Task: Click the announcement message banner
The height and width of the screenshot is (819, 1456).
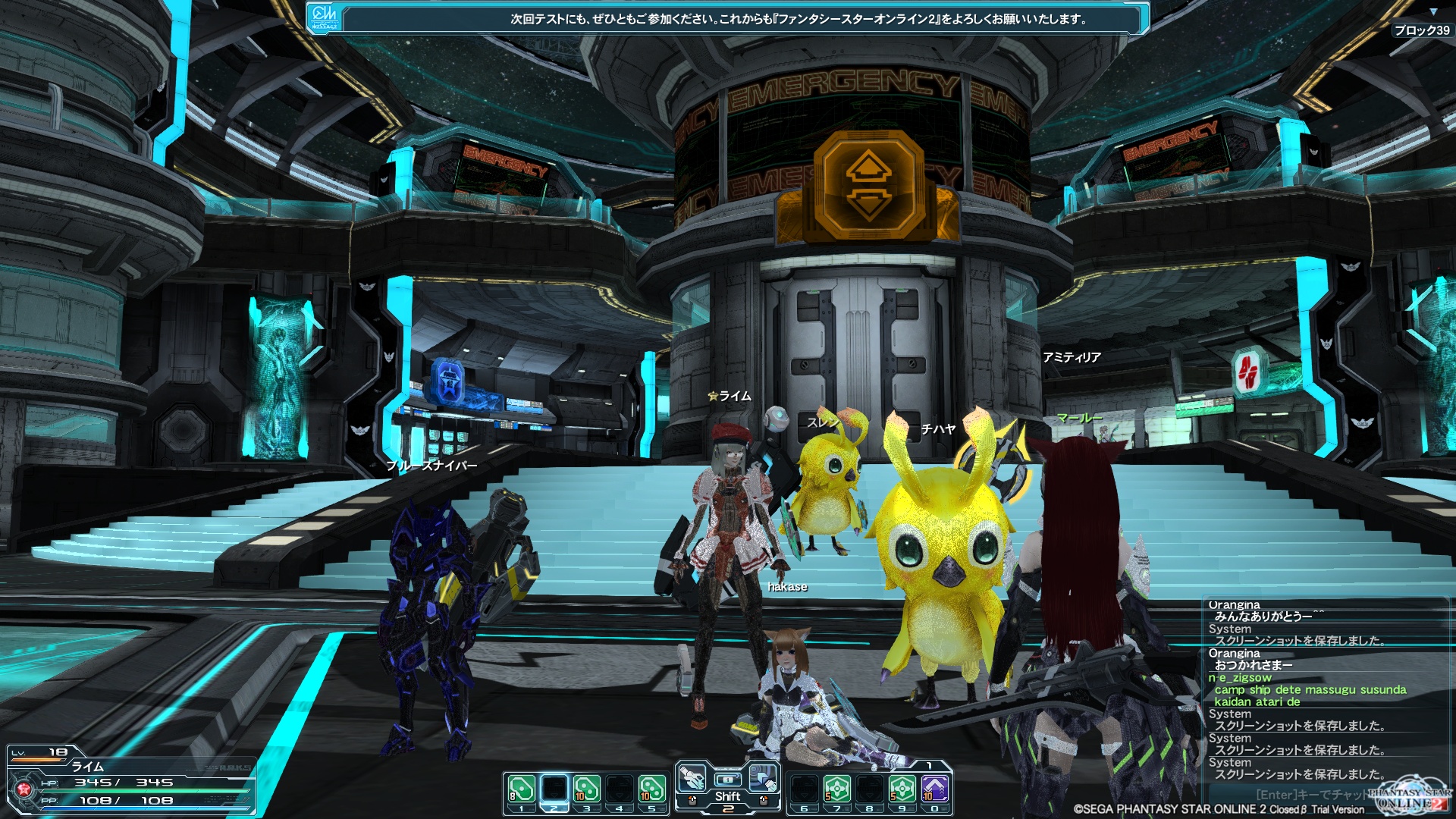Action: tap(798, 19)
